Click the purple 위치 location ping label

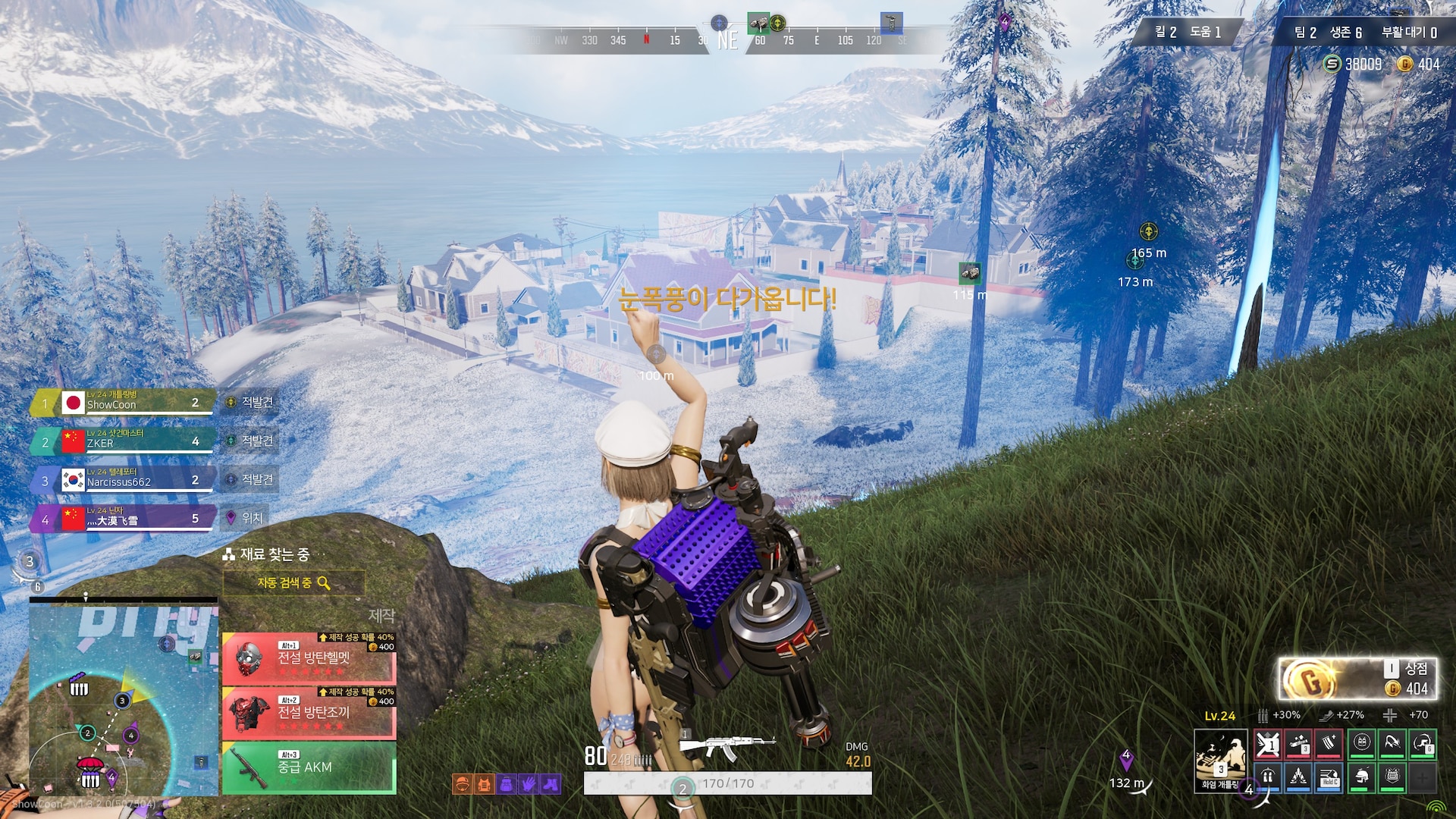251,518
